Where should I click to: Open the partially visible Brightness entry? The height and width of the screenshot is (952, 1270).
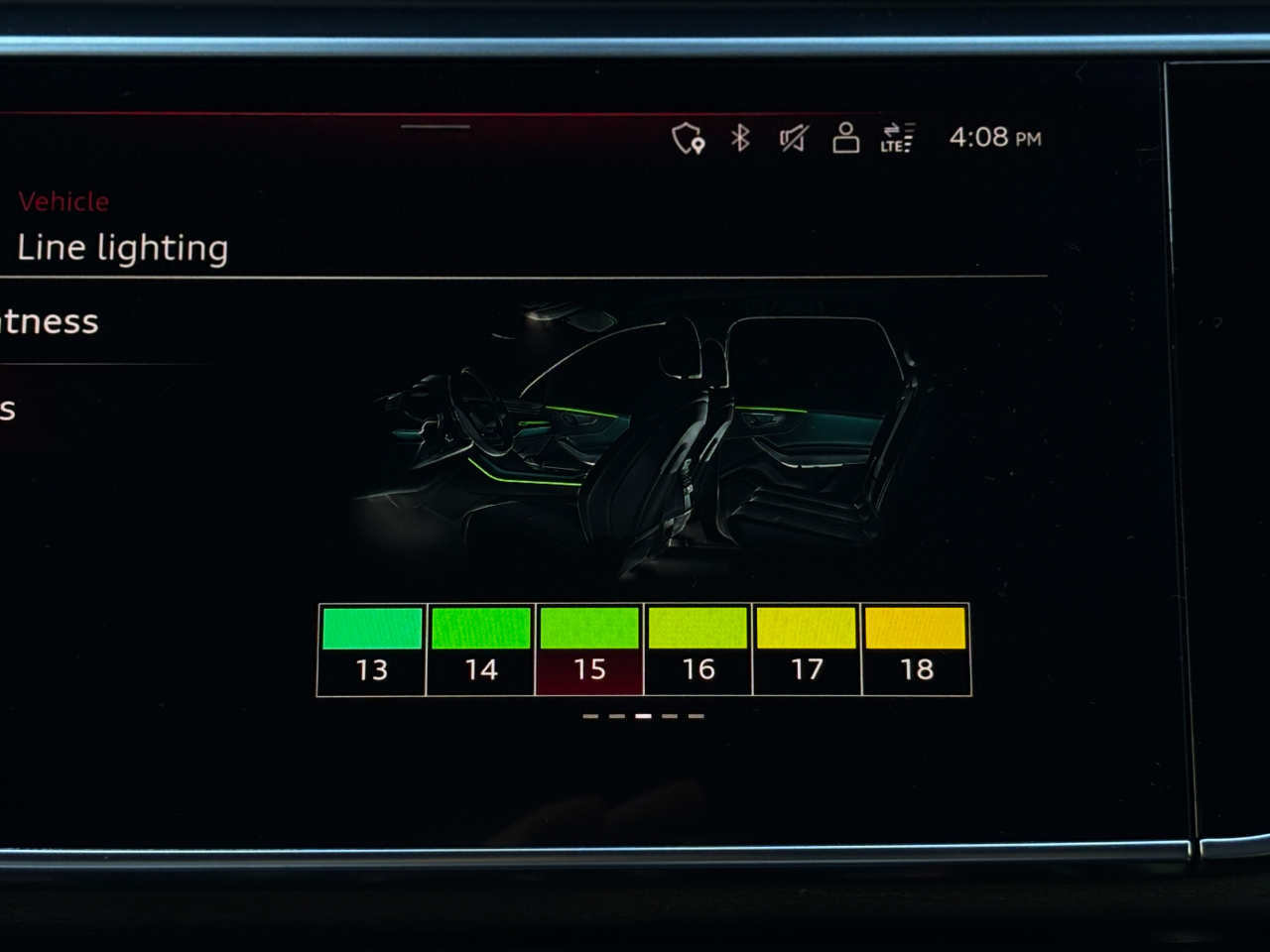pos(50,321)
